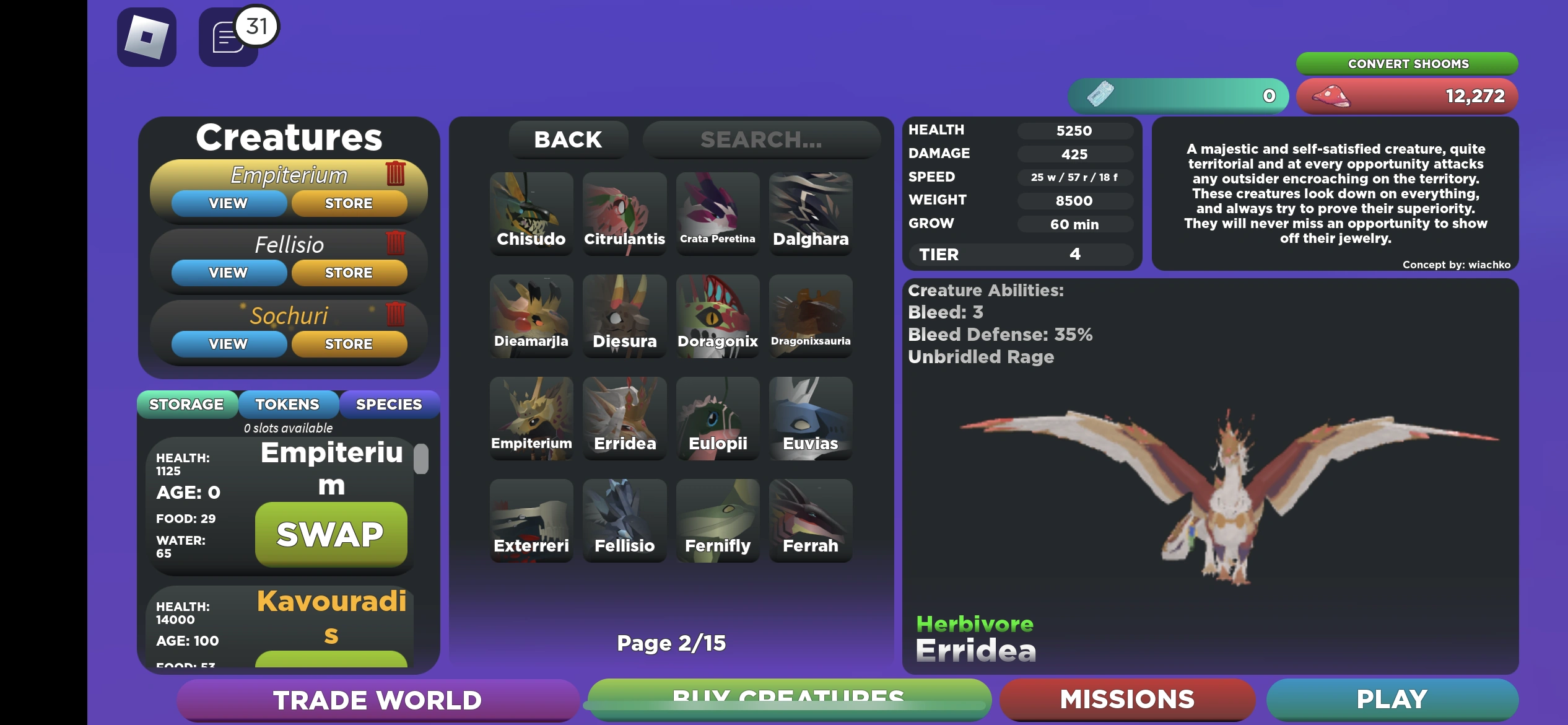Switch to the TOKENS tab

pos(289,404)
